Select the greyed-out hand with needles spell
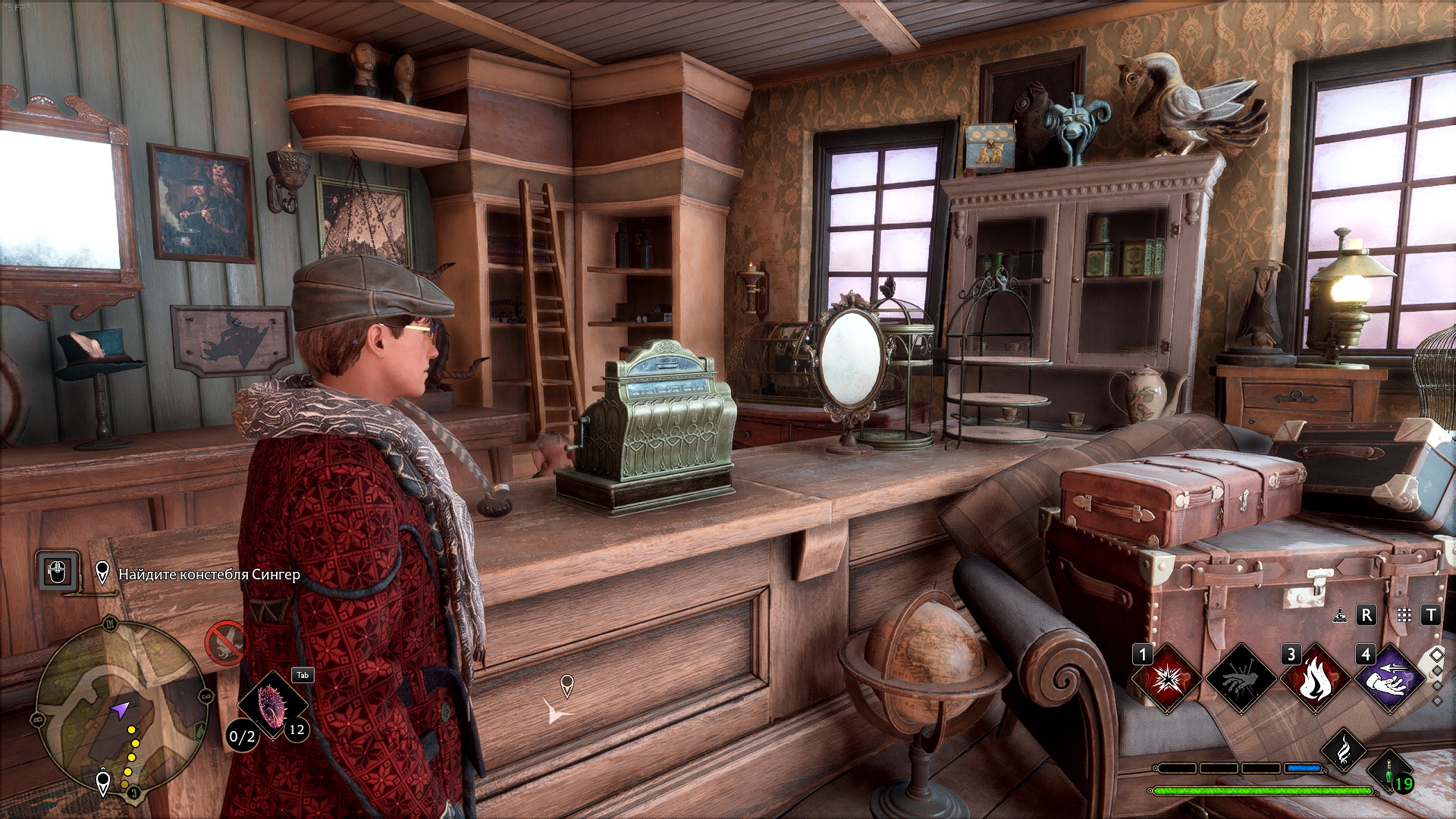 click(x=1241, y=679)
